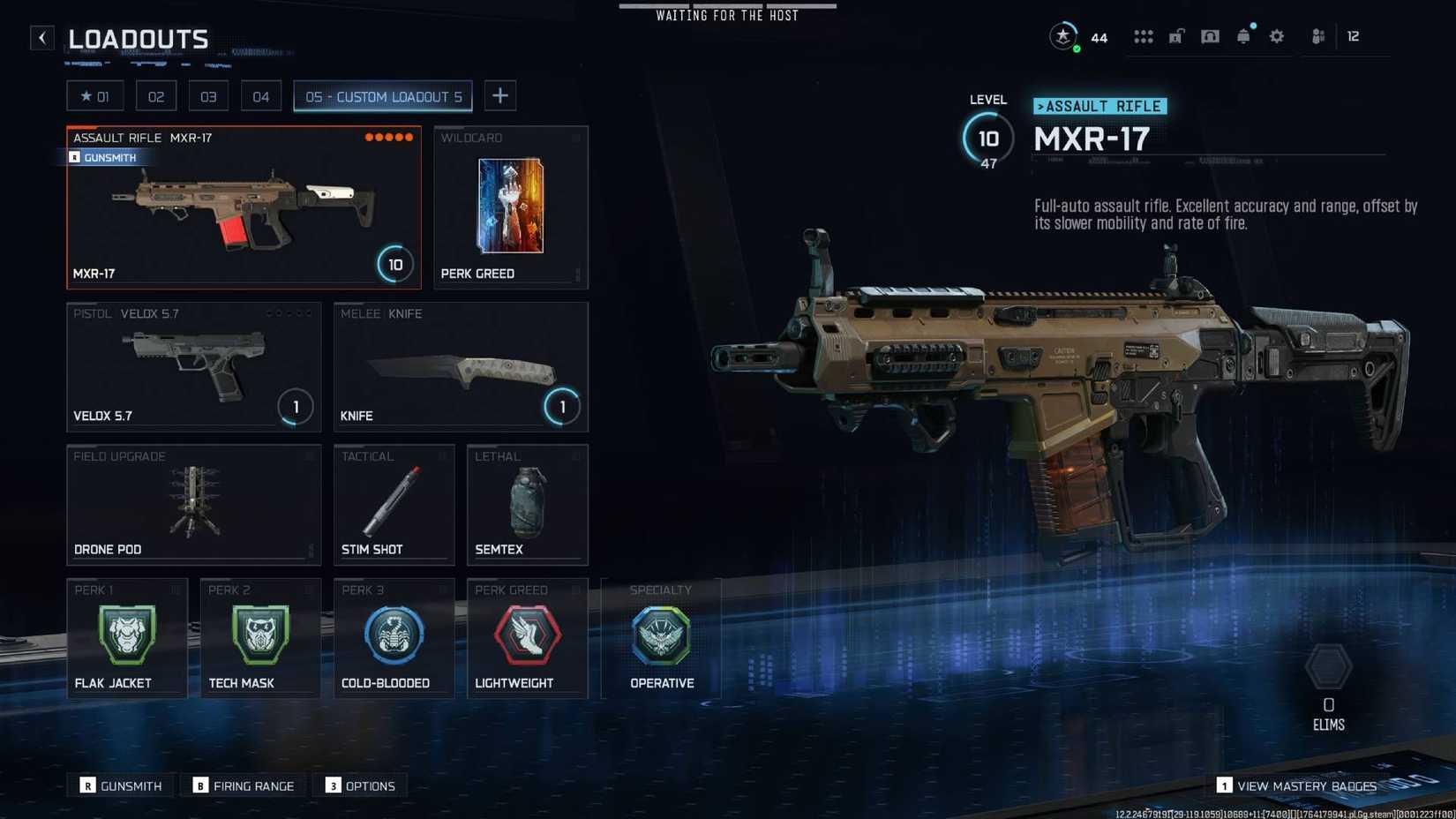Click the unlocked padlock icon
The image size is (1456, 819).
click(1176, 36)
